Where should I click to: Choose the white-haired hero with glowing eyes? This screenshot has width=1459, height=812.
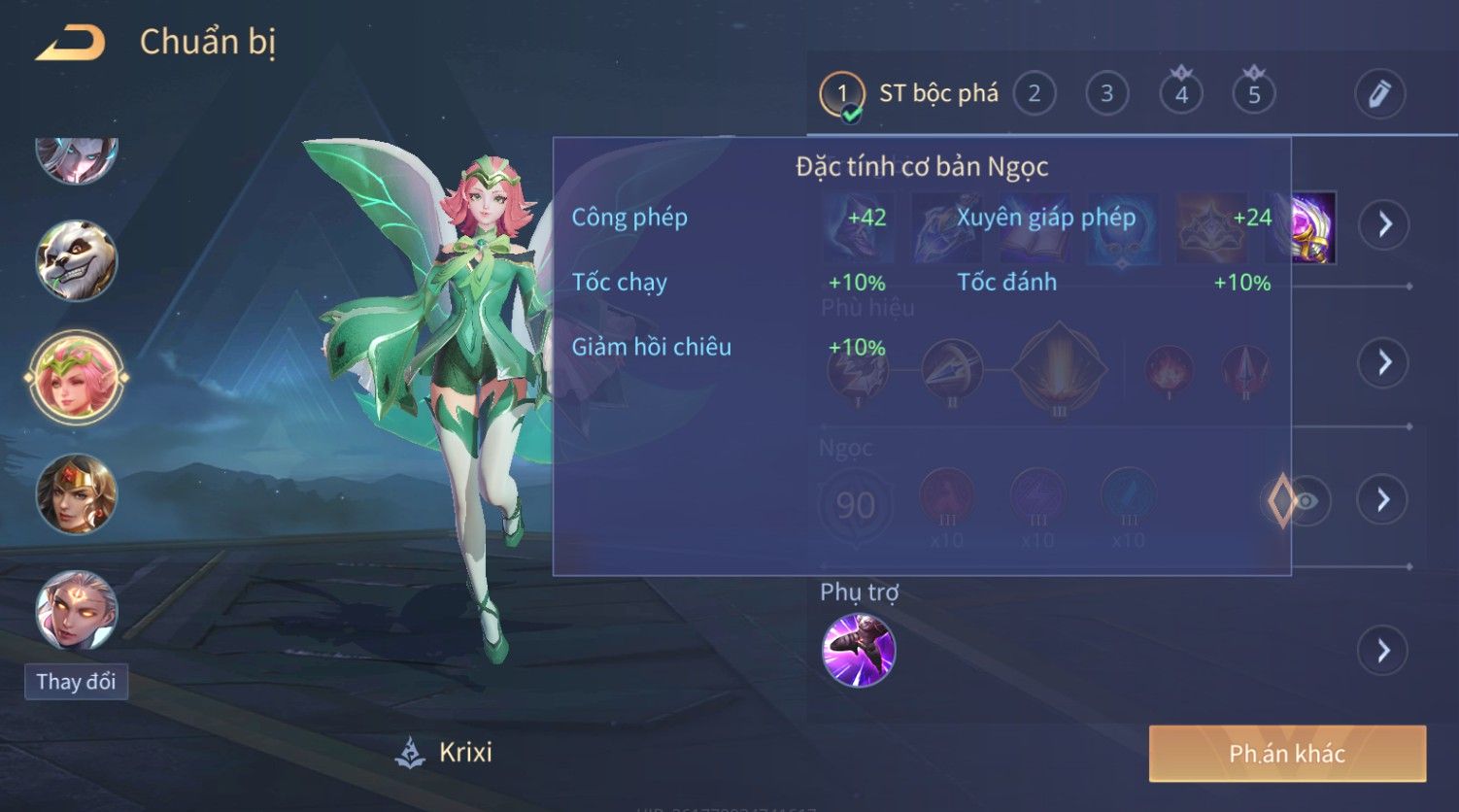[x=77, y=610]
